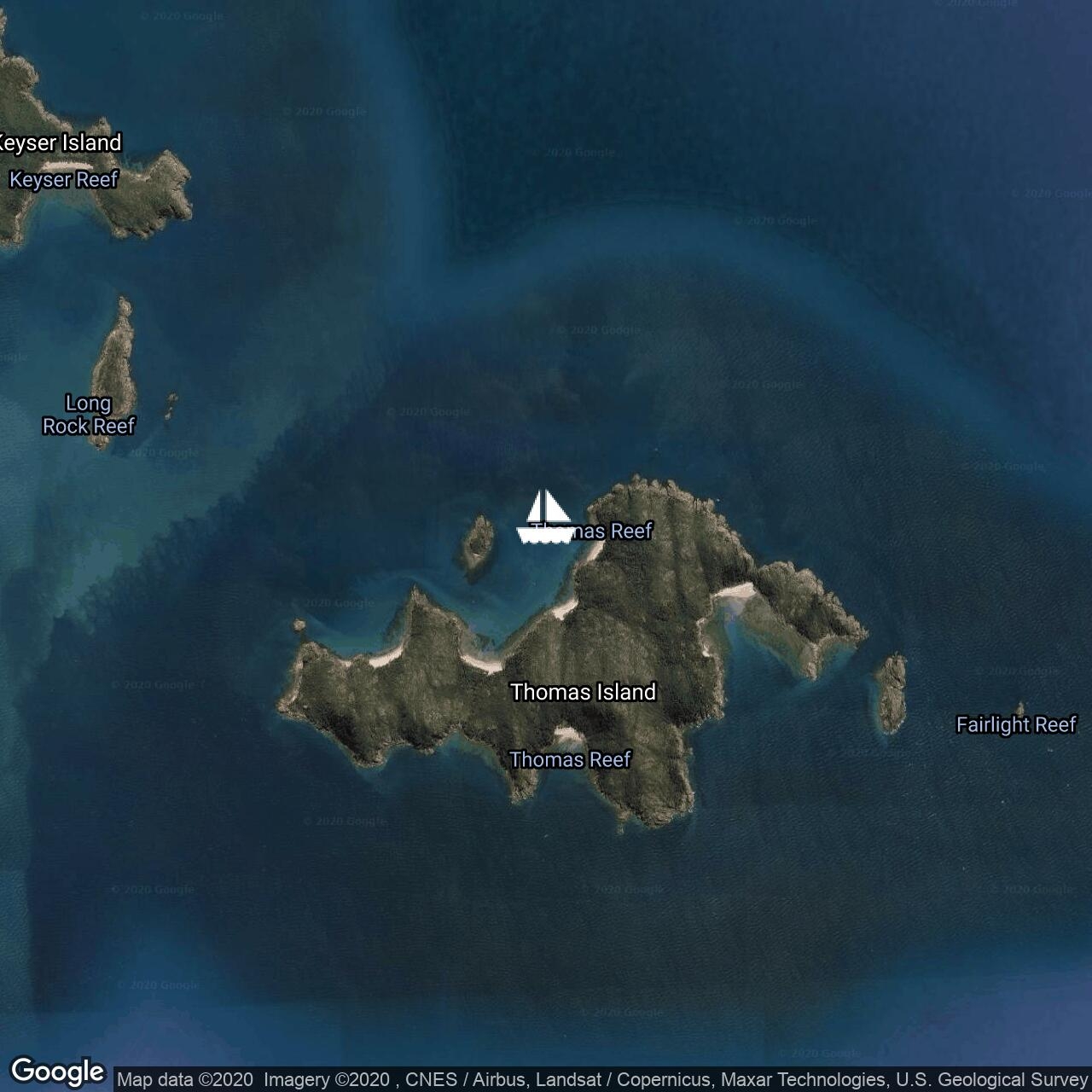
Task: Choose the Fairlight Reef map label
Action: pos(1016,725)
